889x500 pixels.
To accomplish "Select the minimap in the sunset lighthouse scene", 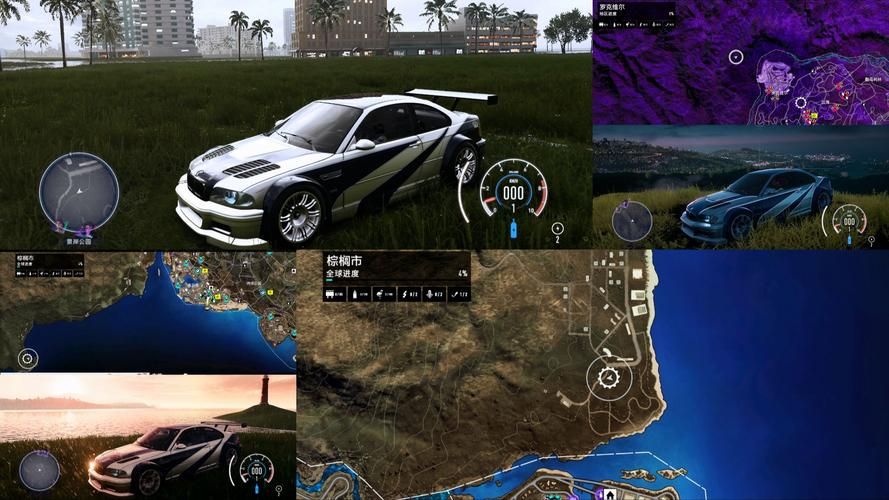I will (x=40, y=470).
